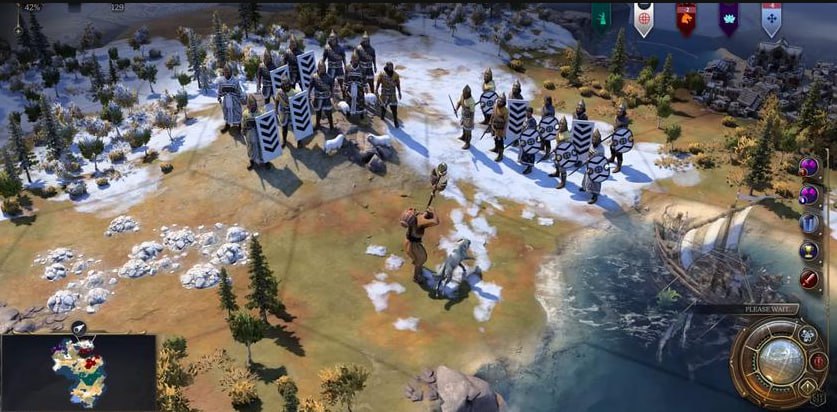Open the red sword notification
The height and width of the screenshot is (412, 837).
pyautogui.click(x=809, y=279)
